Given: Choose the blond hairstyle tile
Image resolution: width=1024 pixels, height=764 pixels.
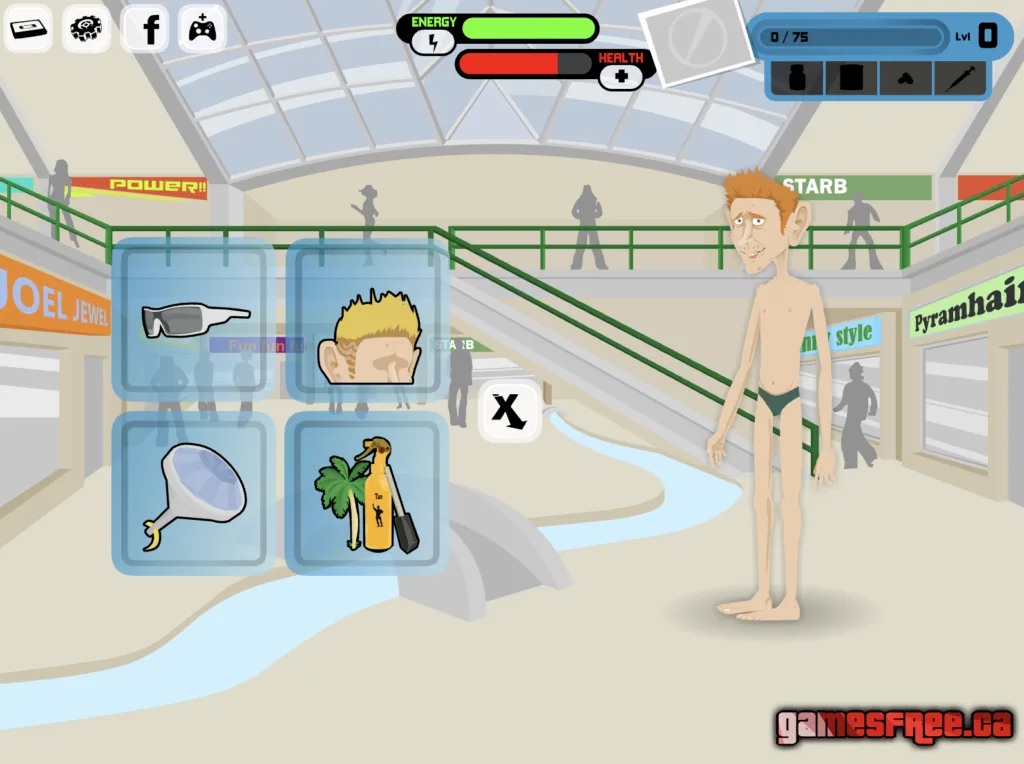Looking at the screenshot, I should 368,320.
